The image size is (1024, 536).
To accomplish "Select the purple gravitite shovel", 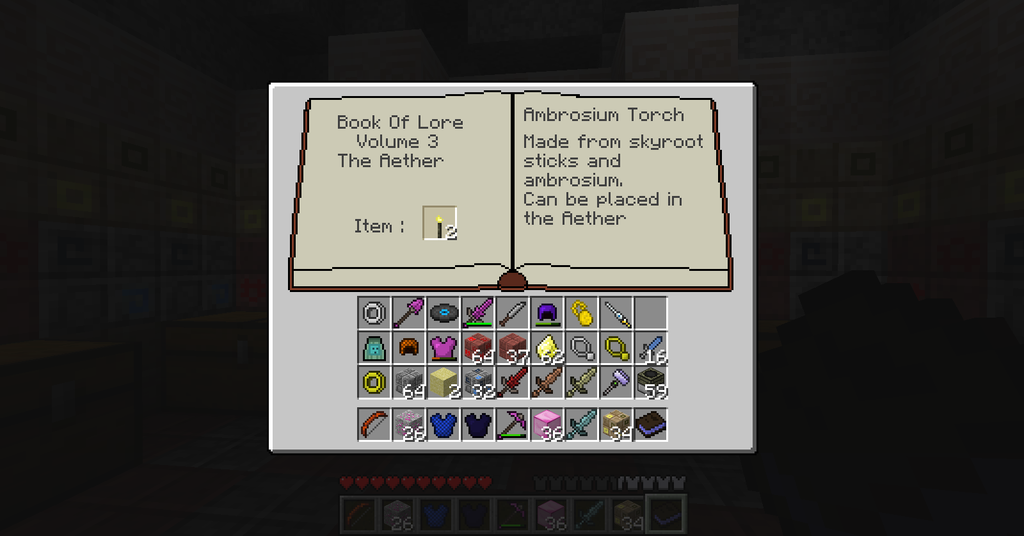I will 408,314.
